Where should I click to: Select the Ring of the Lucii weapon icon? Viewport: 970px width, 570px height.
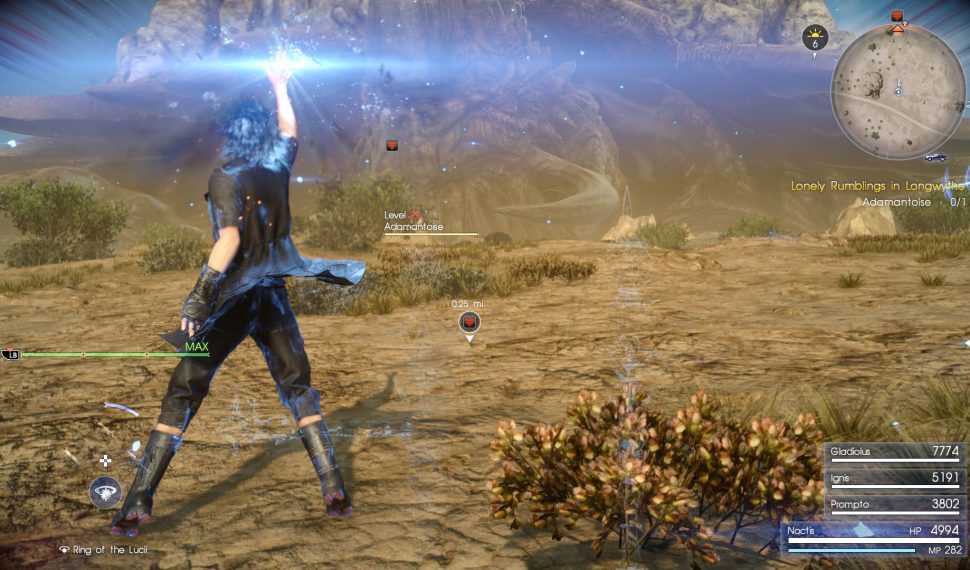coord(105,493)
